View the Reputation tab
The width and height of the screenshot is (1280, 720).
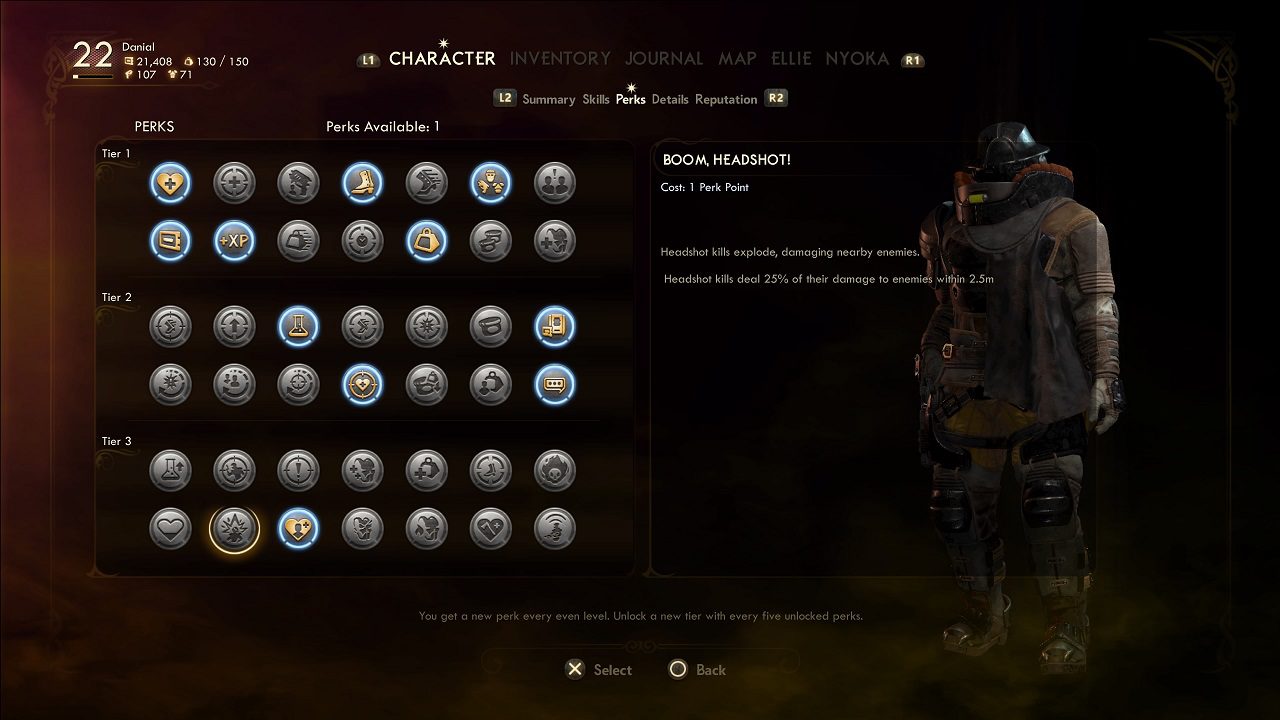click(726, 99)
